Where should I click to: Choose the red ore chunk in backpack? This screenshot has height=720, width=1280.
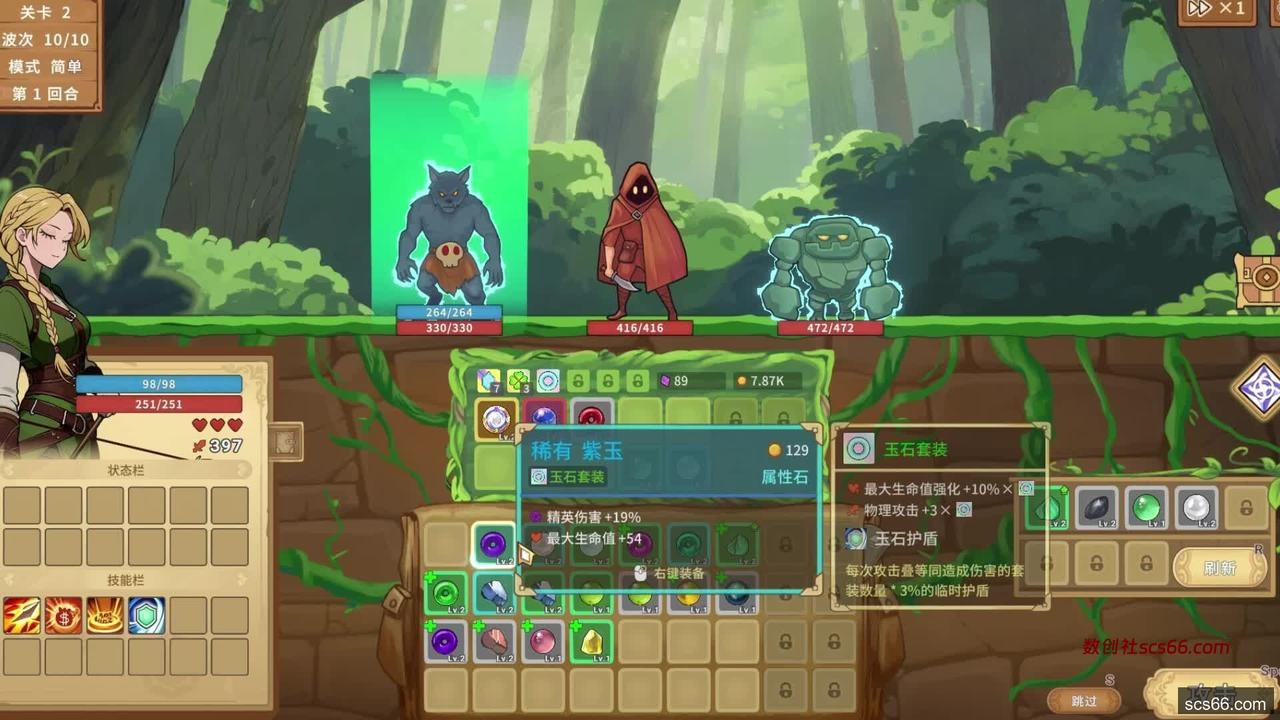[x=494, y=640]
